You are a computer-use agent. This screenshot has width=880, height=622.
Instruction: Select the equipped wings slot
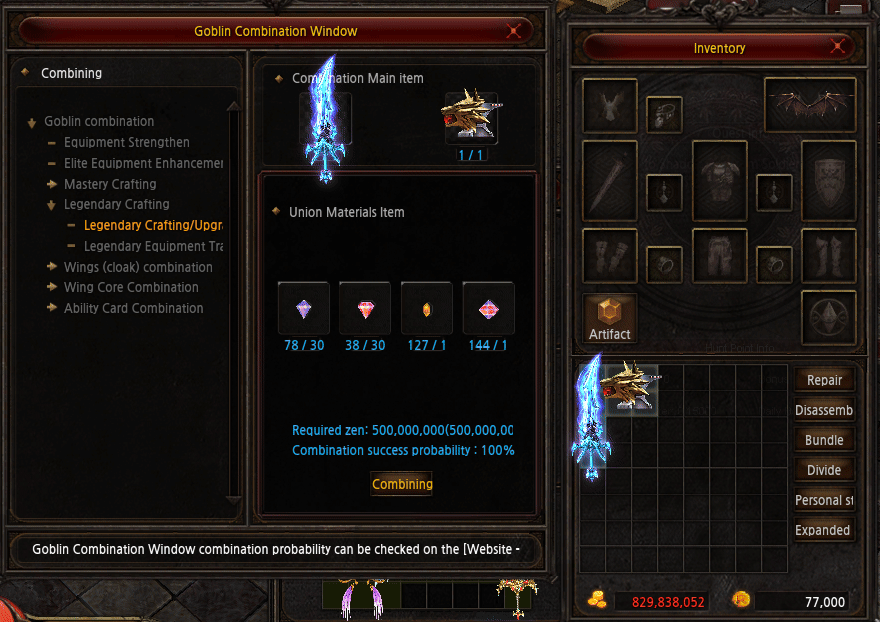810,105
